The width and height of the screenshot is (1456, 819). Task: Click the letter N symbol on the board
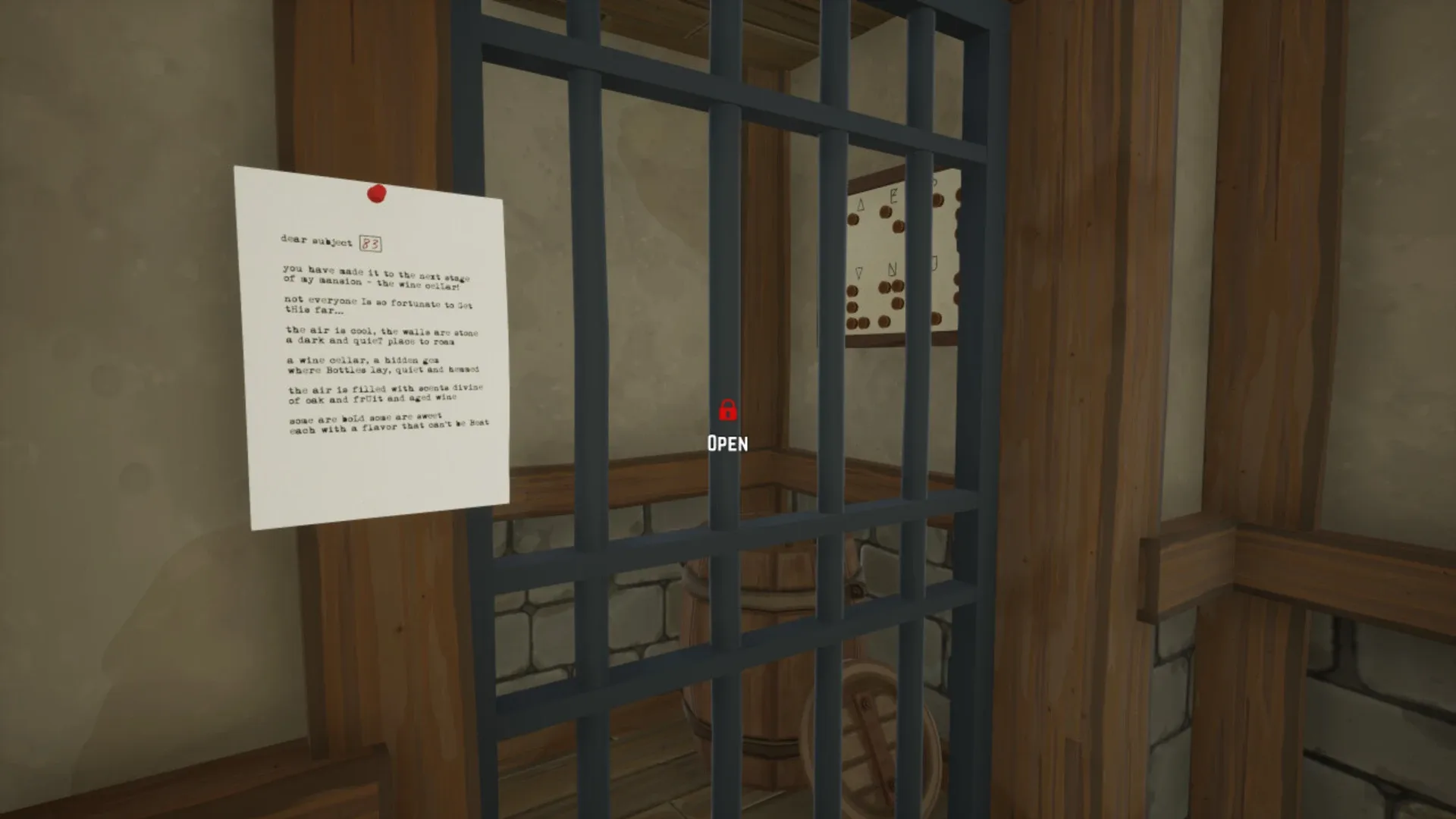(x=893, y=268)
